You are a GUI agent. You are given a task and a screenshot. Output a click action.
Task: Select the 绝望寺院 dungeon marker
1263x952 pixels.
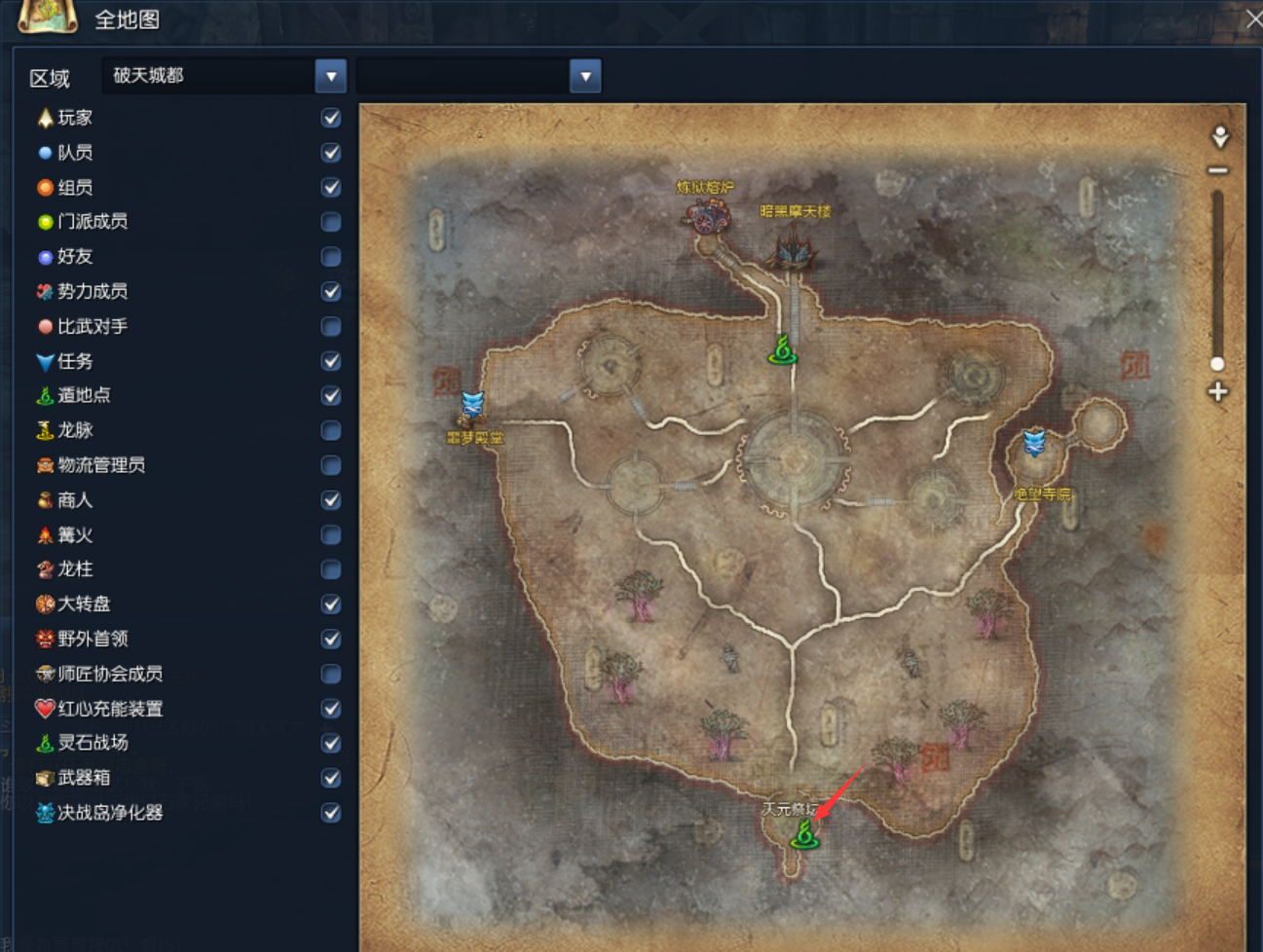[x=1034, y=444]
